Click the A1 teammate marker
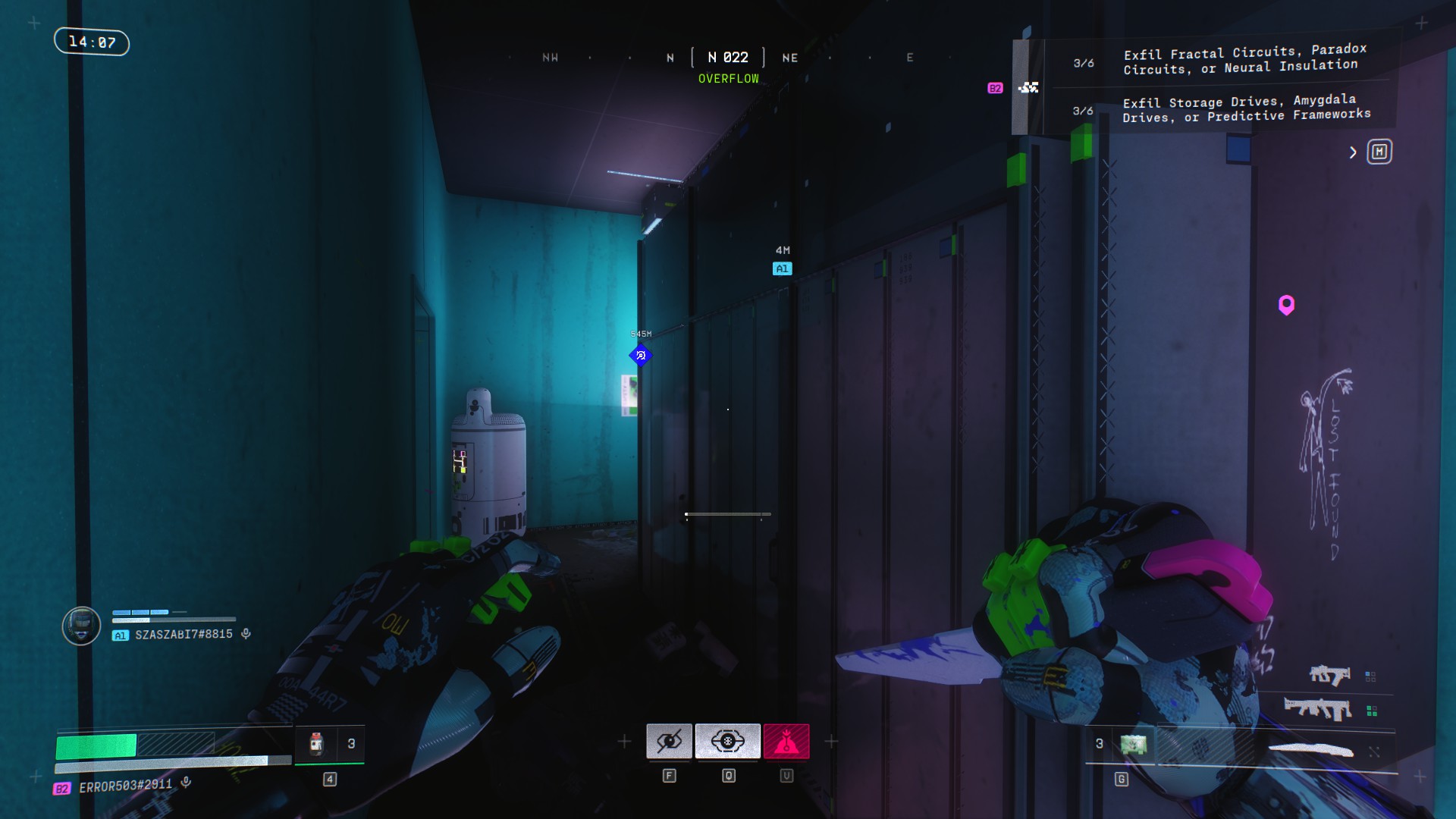Screen dimensions: 1456x819 click(782, 268)
